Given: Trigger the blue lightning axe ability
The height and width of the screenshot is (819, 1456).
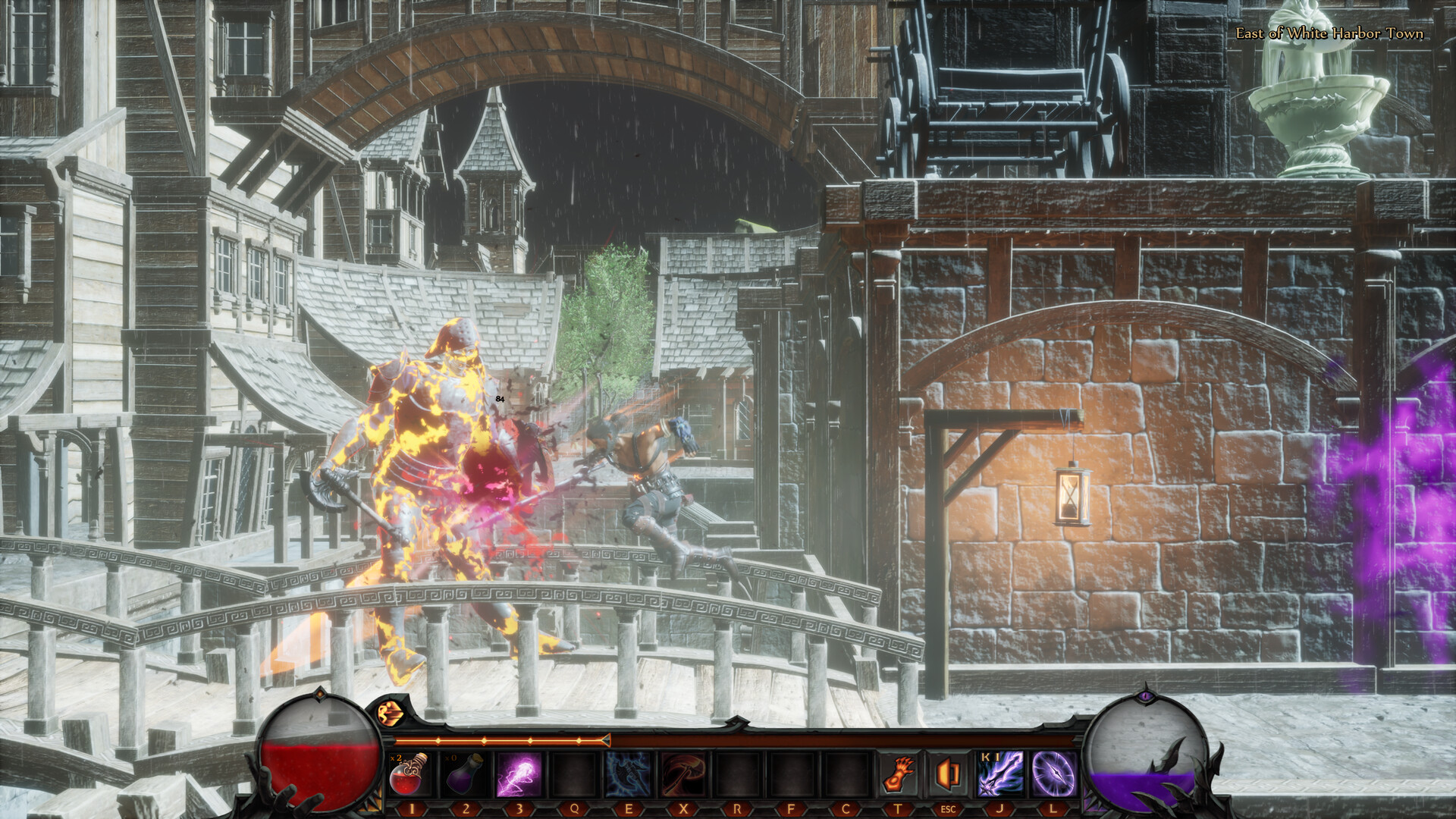Looking at the screenshot, I should 628,774.
